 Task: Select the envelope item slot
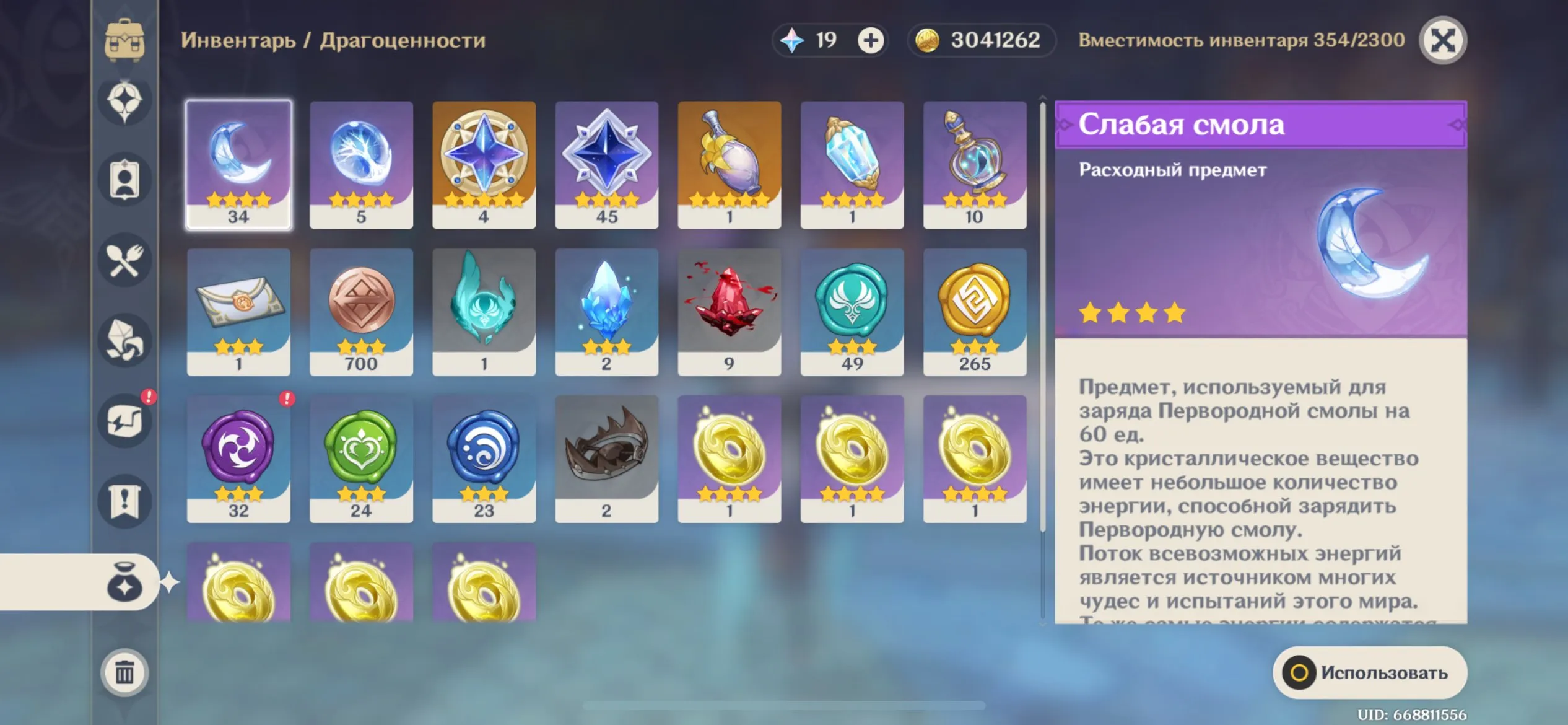[x=238, y=312]
